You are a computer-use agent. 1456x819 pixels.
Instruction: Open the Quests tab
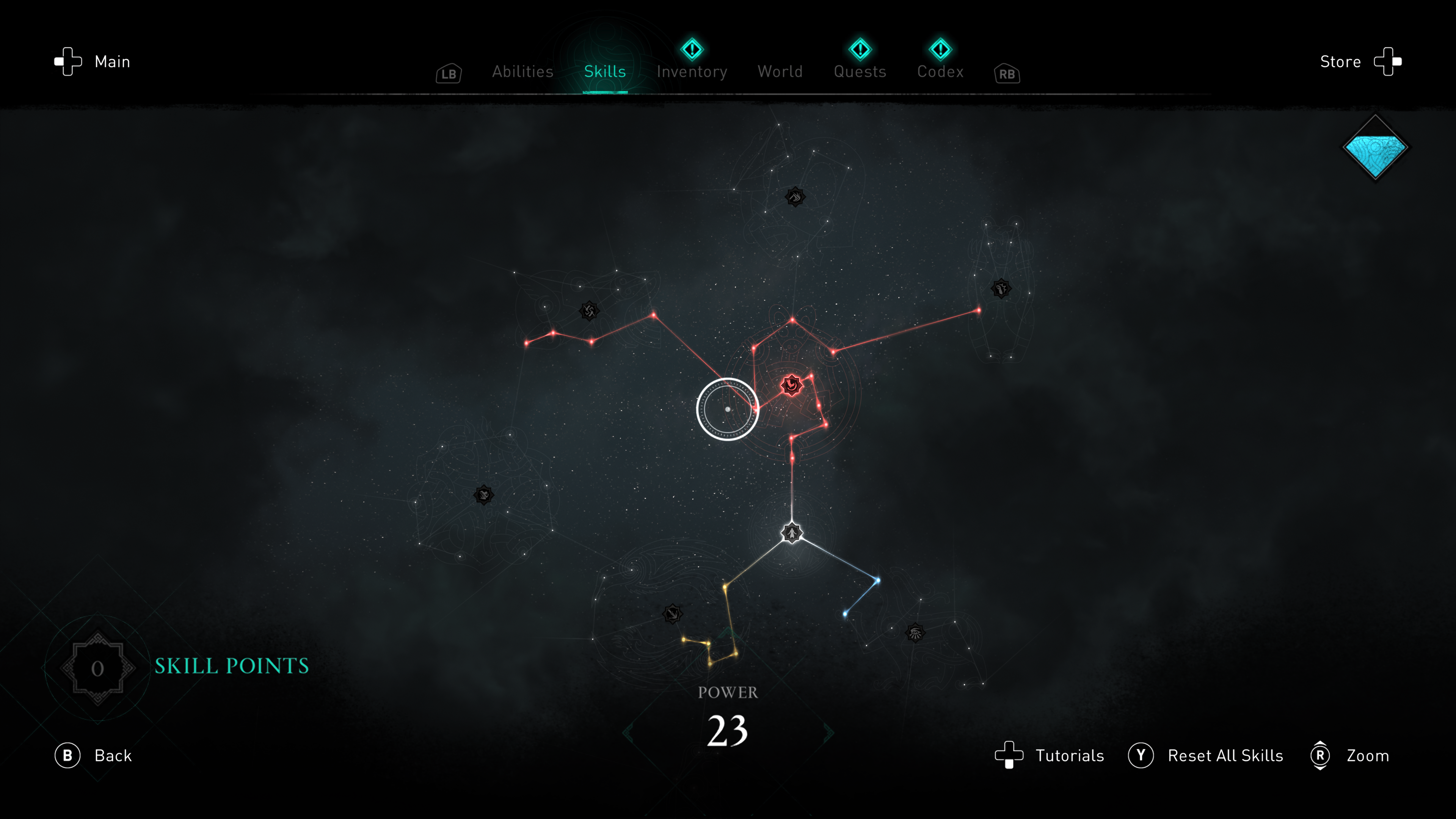click(x=860, y=72)
